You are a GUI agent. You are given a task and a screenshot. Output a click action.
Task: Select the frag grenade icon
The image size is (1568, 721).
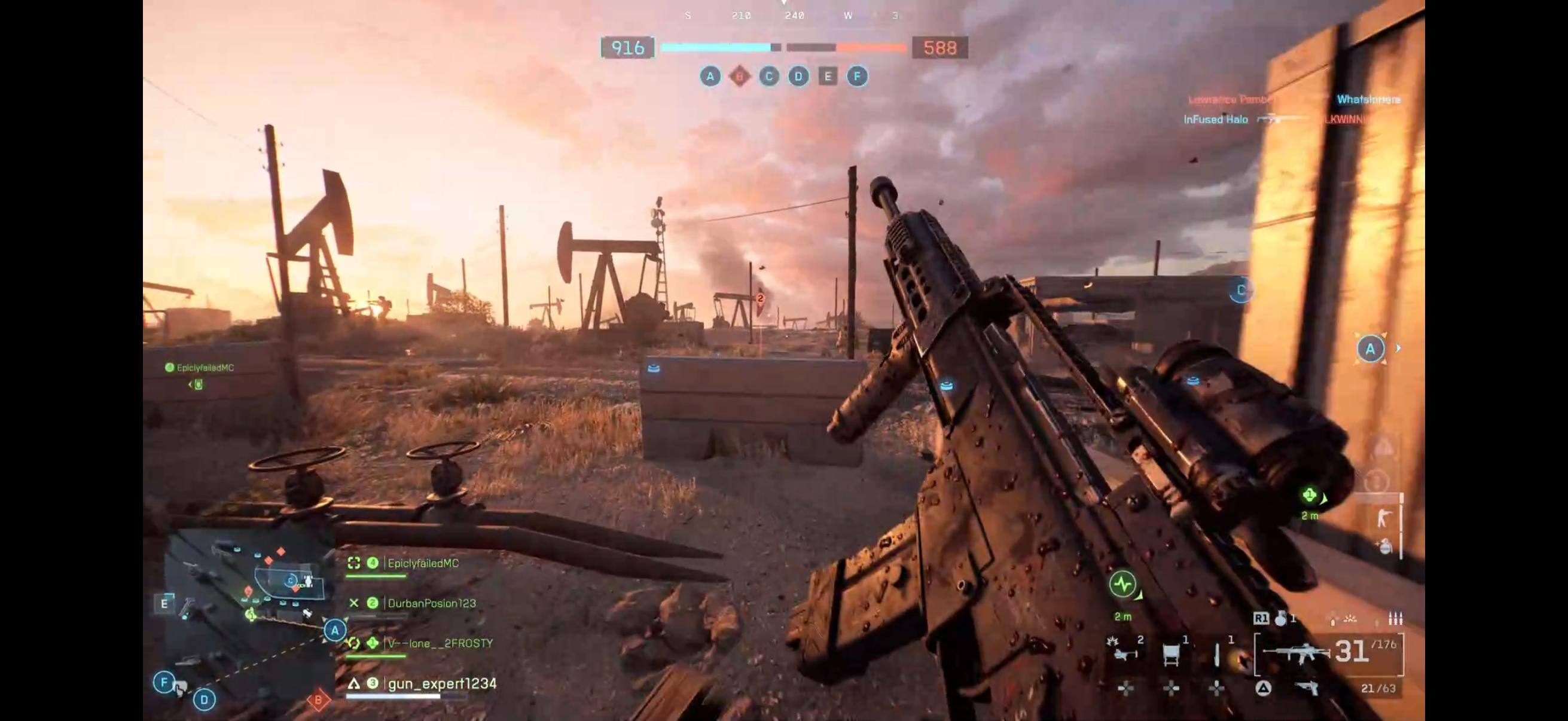pos(1280,619)
